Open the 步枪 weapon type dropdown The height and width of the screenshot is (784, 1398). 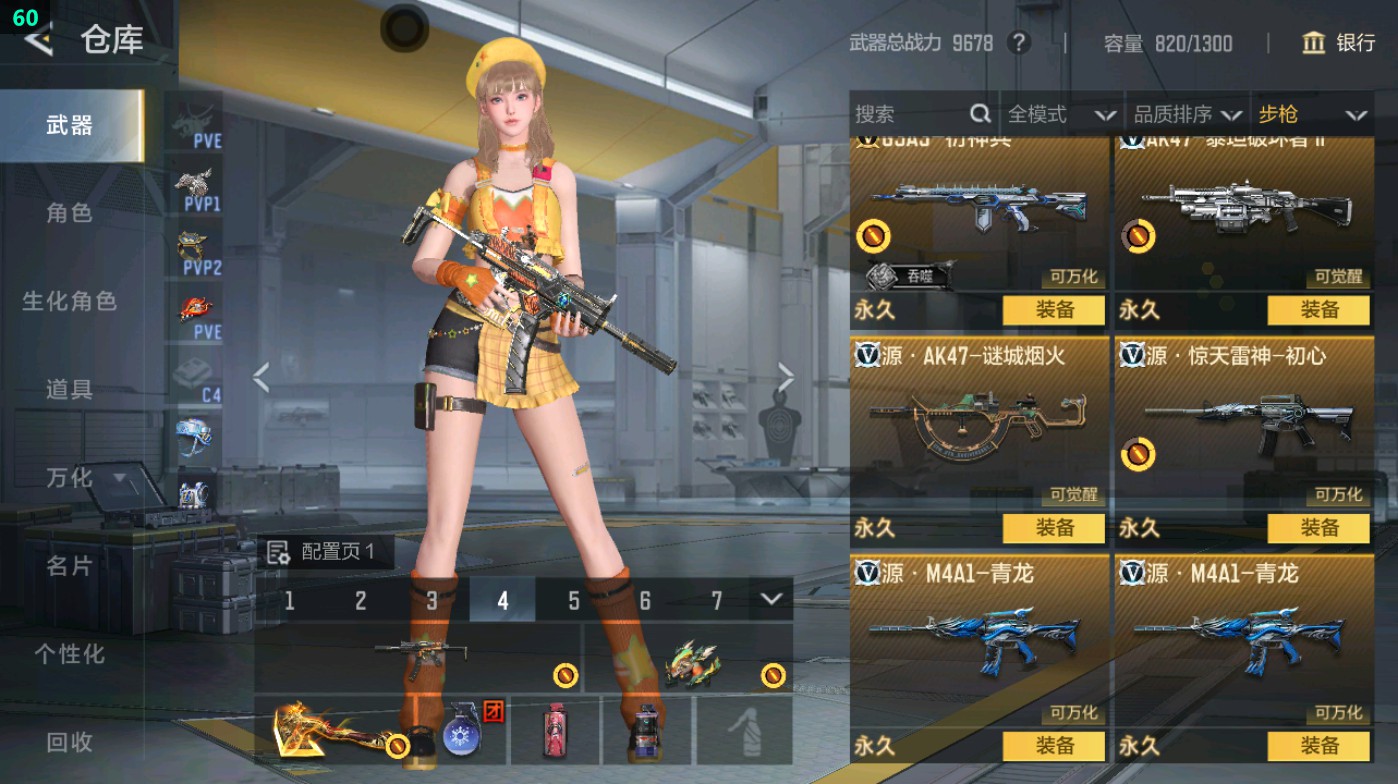click(1312, 115)
